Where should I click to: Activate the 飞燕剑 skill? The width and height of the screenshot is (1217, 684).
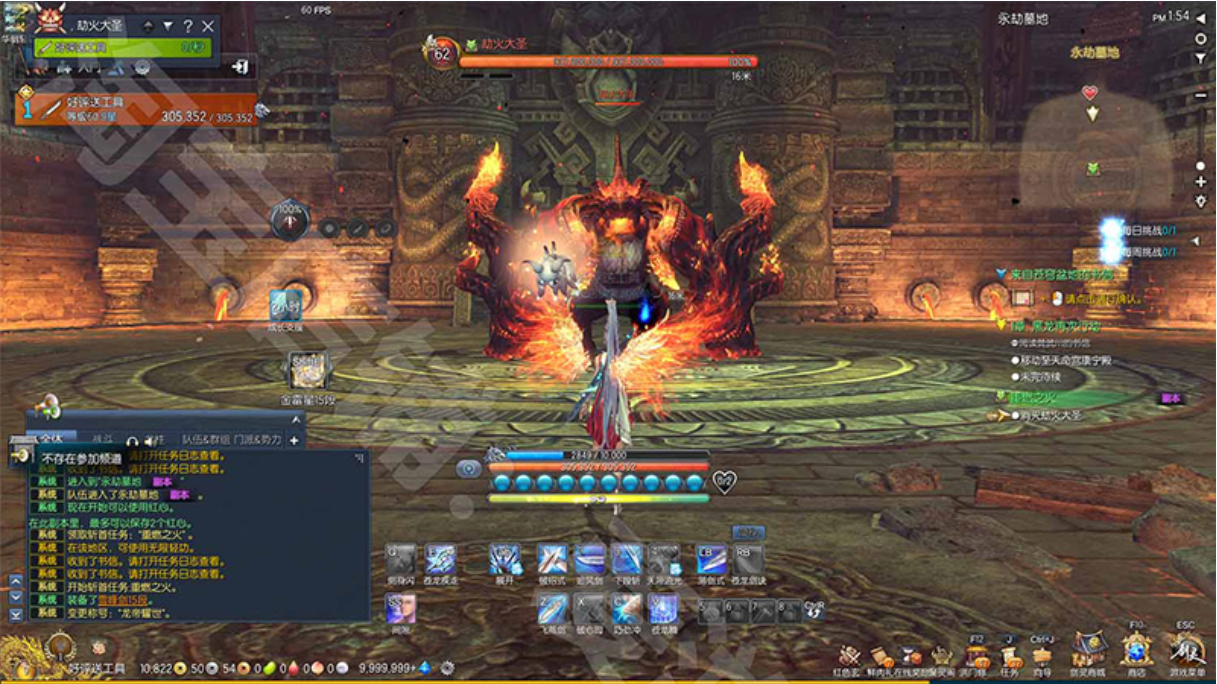coord(552,607)
